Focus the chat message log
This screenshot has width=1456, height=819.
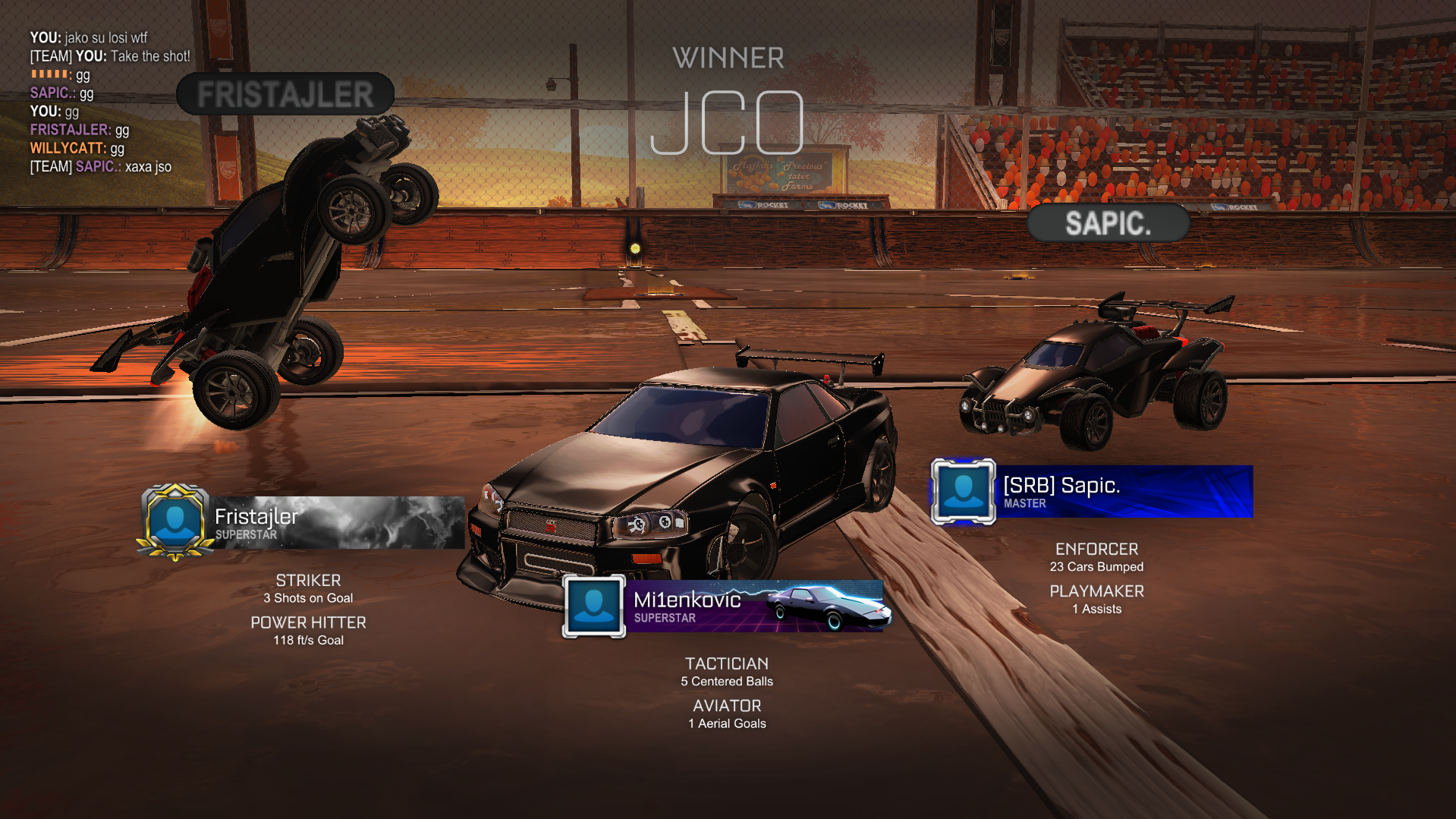(110, 102)
